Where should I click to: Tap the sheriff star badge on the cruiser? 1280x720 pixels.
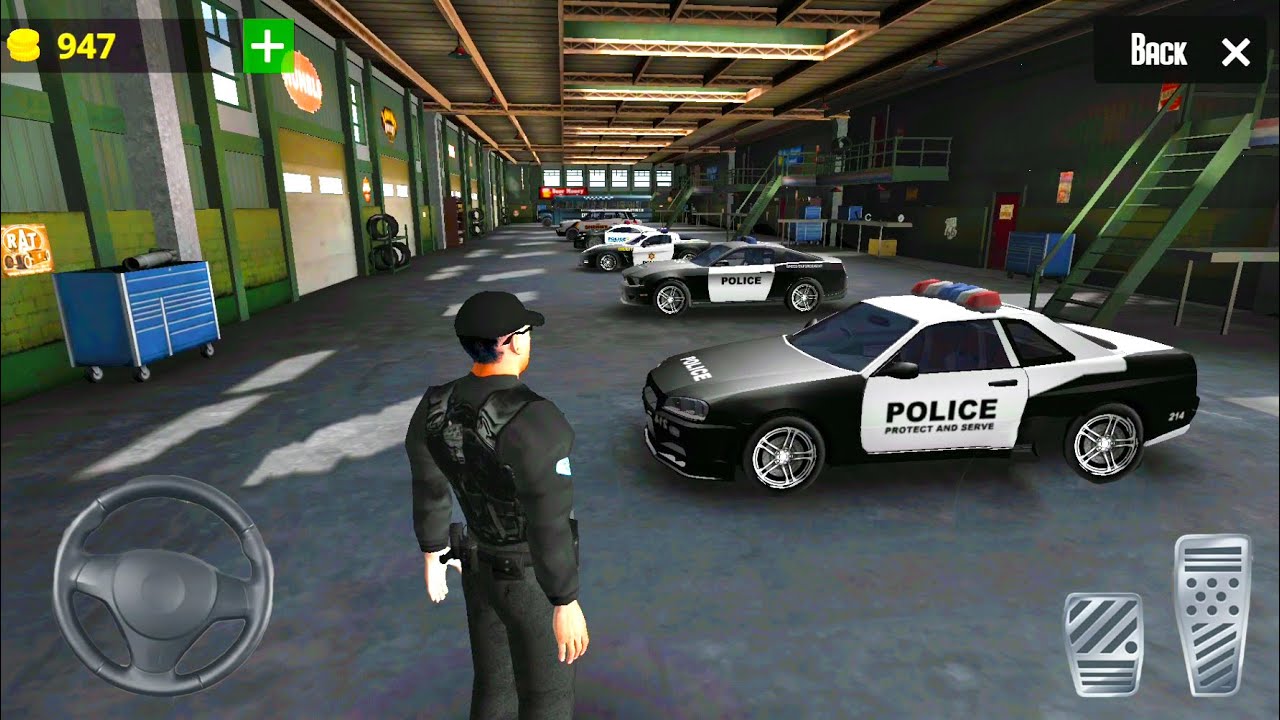tap(650, 256)
